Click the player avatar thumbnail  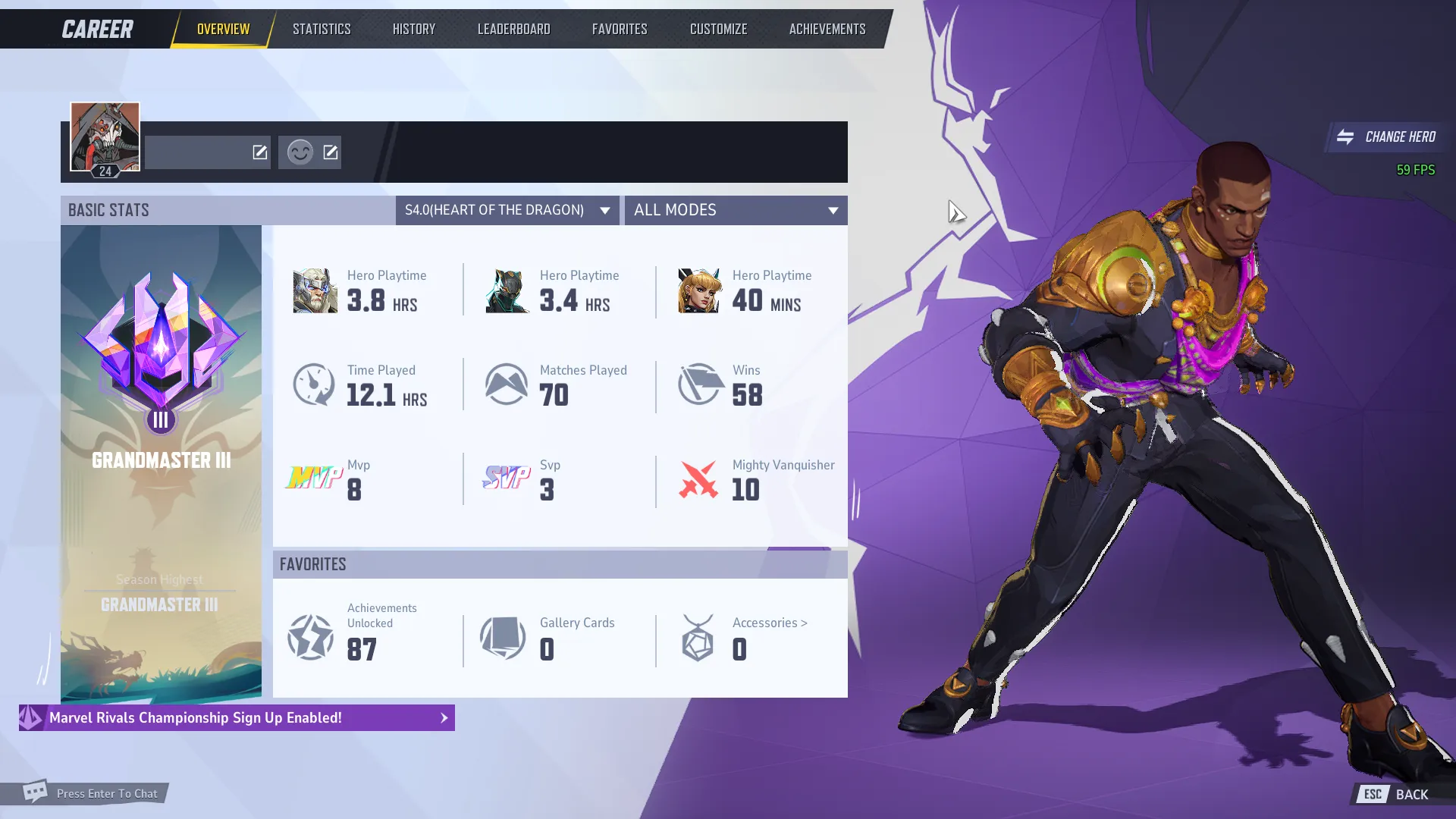click(105, 136)
